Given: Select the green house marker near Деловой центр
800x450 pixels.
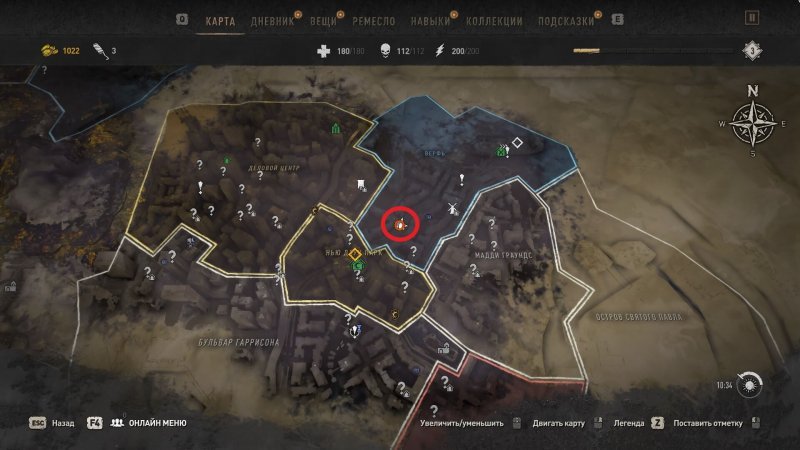Looking at the screenshot, I should 336,128.
